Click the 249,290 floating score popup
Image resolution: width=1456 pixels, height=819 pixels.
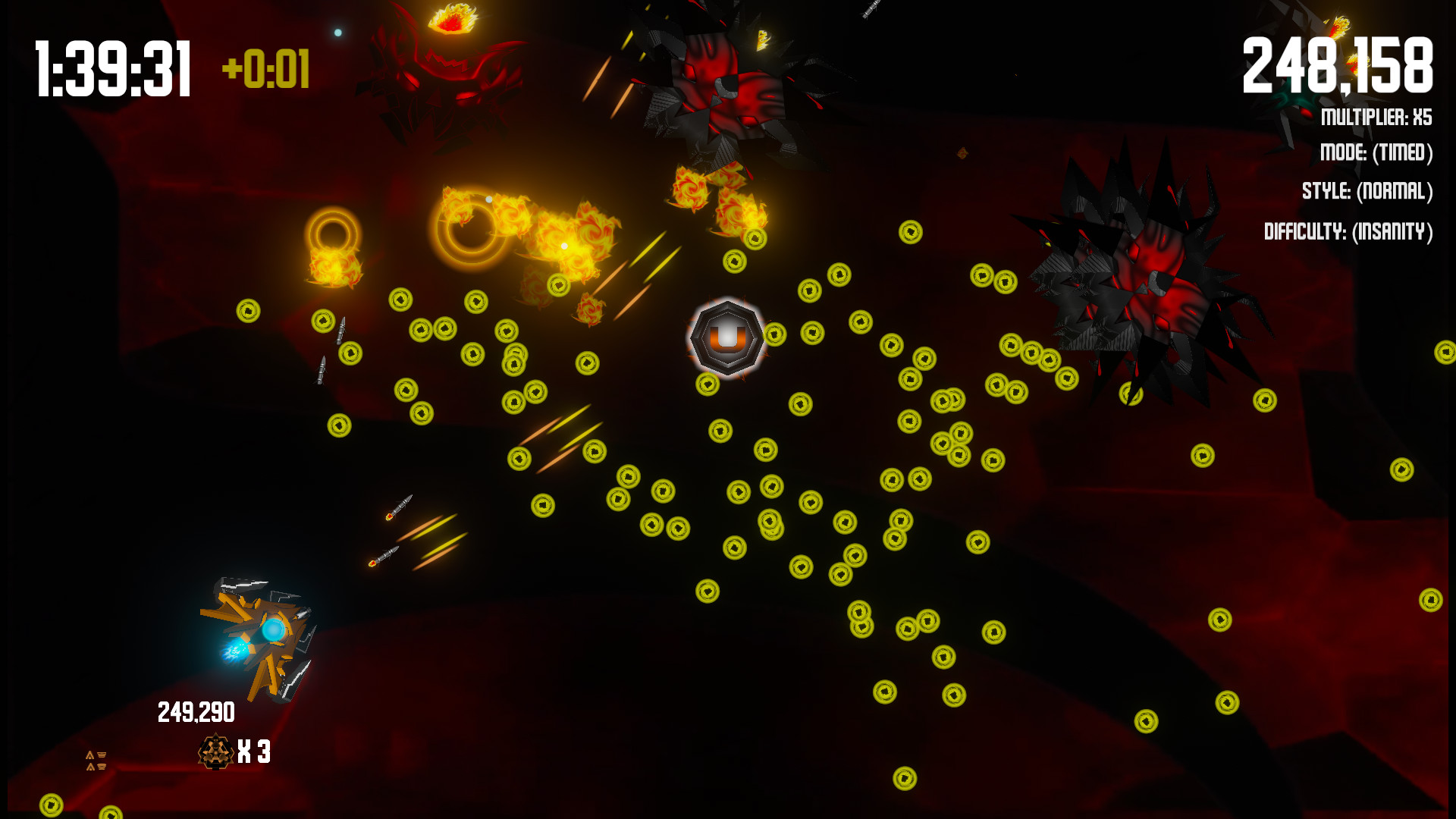pos(196,711)
